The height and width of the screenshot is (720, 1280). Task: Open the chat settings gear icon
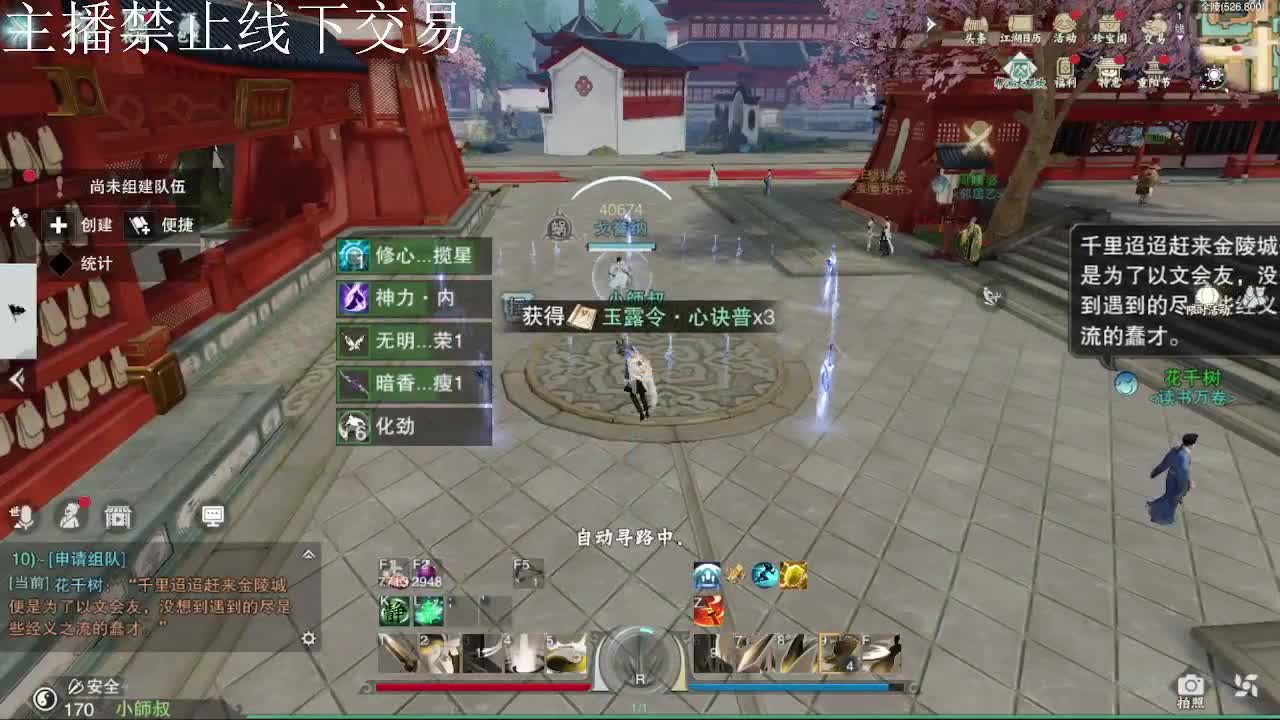point(308,639)
